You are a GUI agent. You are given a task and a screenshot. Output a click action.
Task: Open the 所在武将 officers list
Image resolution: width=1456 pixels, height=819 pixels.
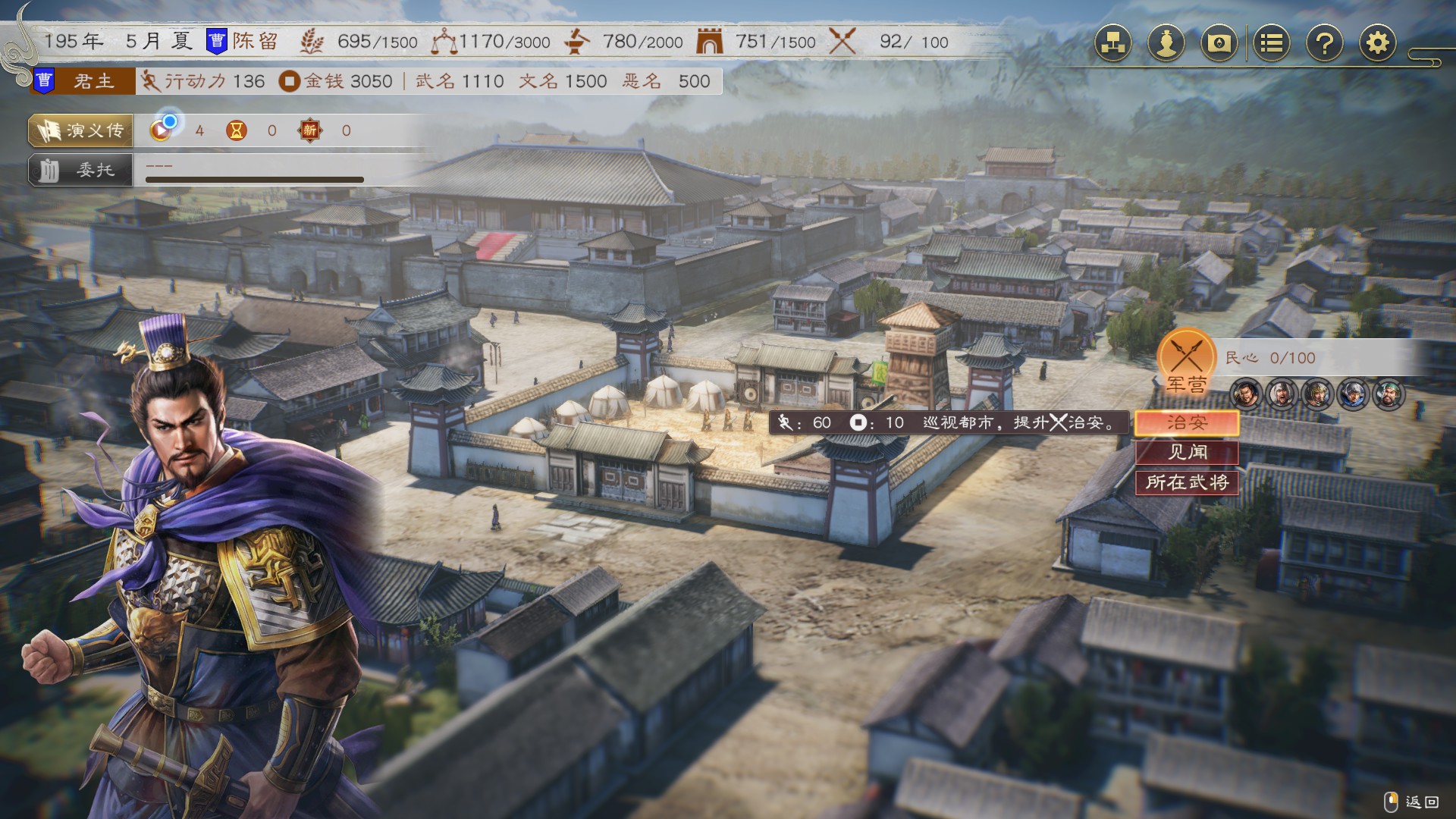point(1187,482)
